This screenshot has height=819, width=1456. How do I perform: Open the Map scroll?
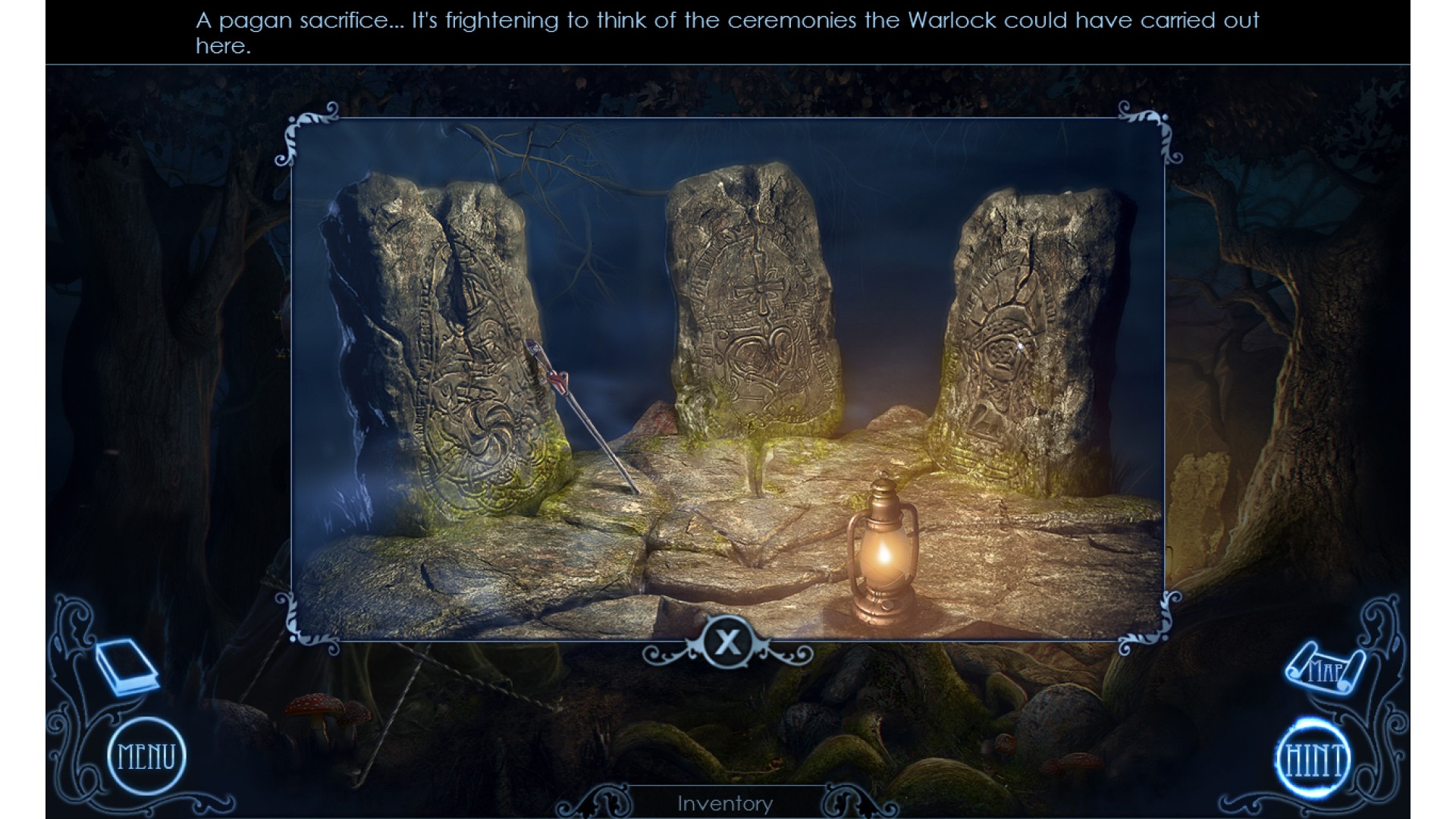(1324, 669)
